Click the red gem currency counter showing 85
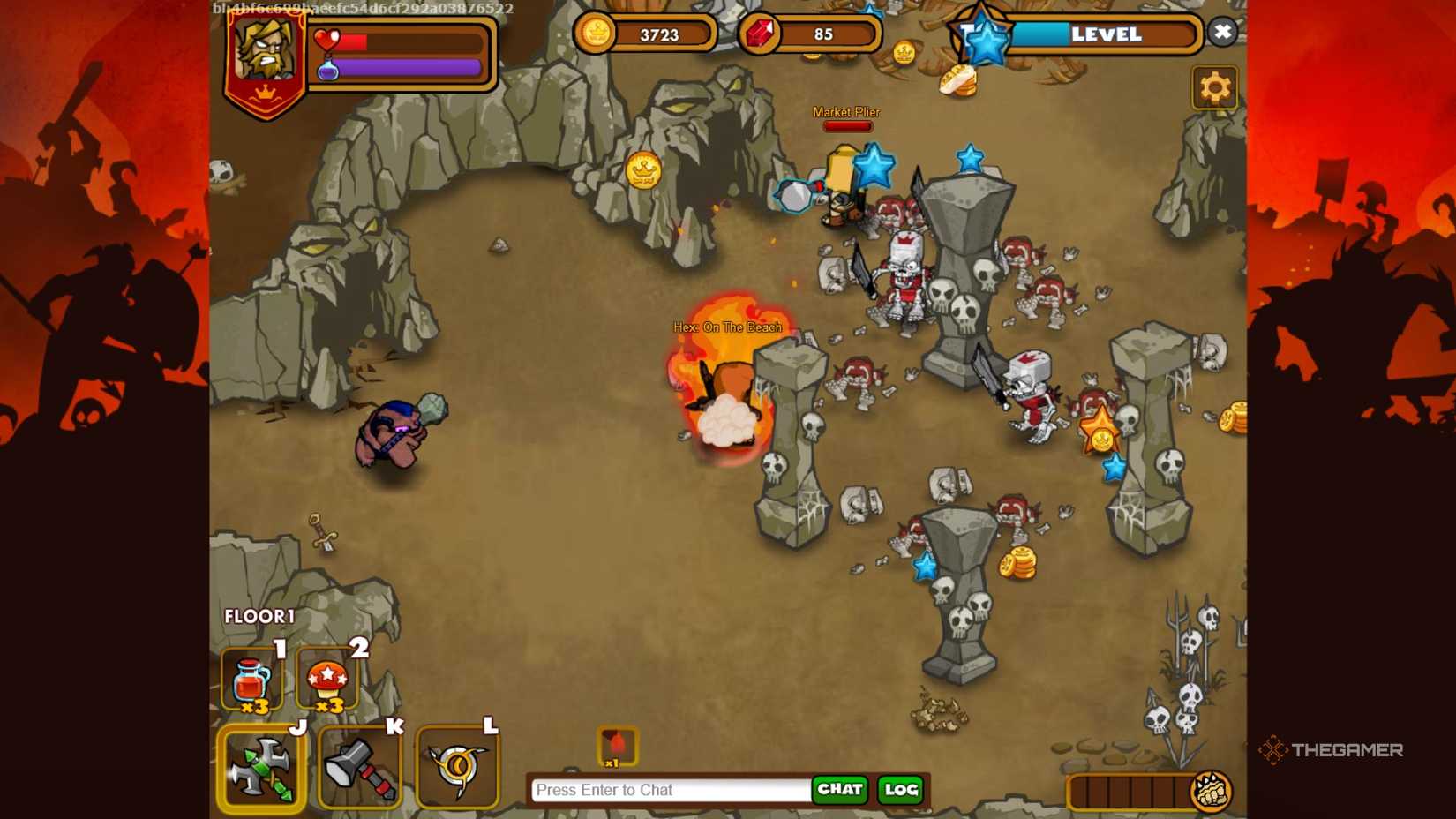 [x=809, y=33]
